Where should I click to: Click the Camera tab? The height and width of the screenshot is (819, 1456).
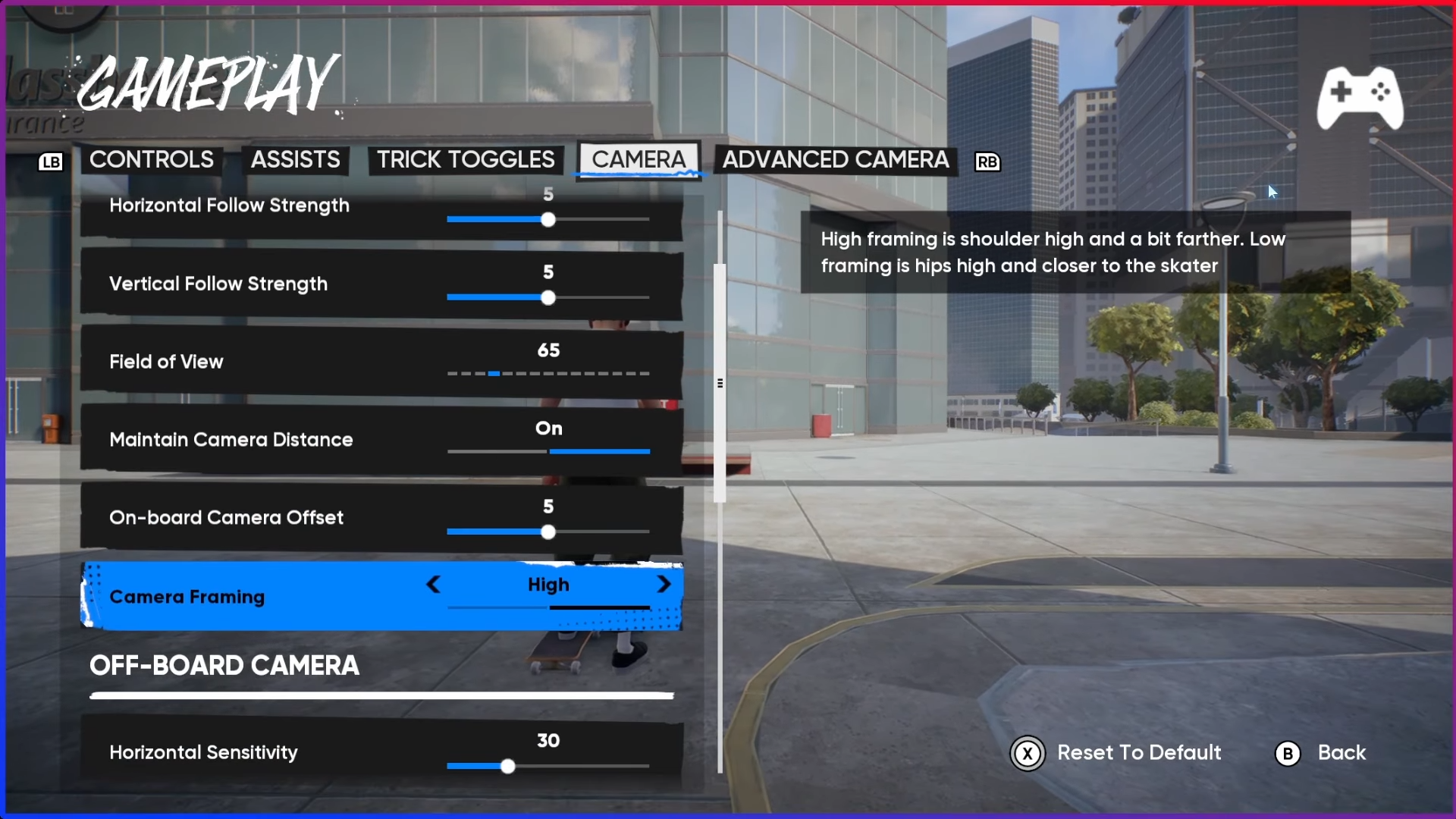(x=639, y=160)
